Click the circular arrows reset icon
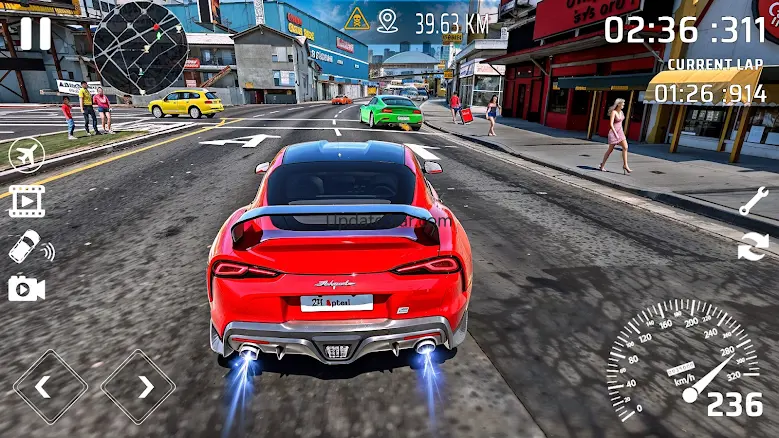The width and height of the screenshot is (779, 438). 753,246
